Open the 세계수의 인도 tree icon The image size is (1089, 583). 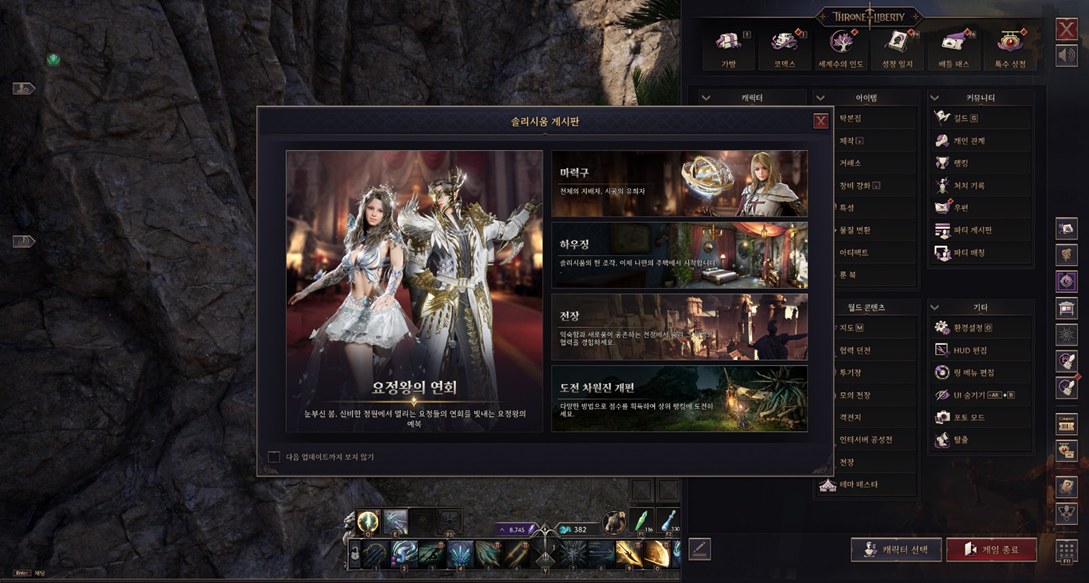point(839,45)
